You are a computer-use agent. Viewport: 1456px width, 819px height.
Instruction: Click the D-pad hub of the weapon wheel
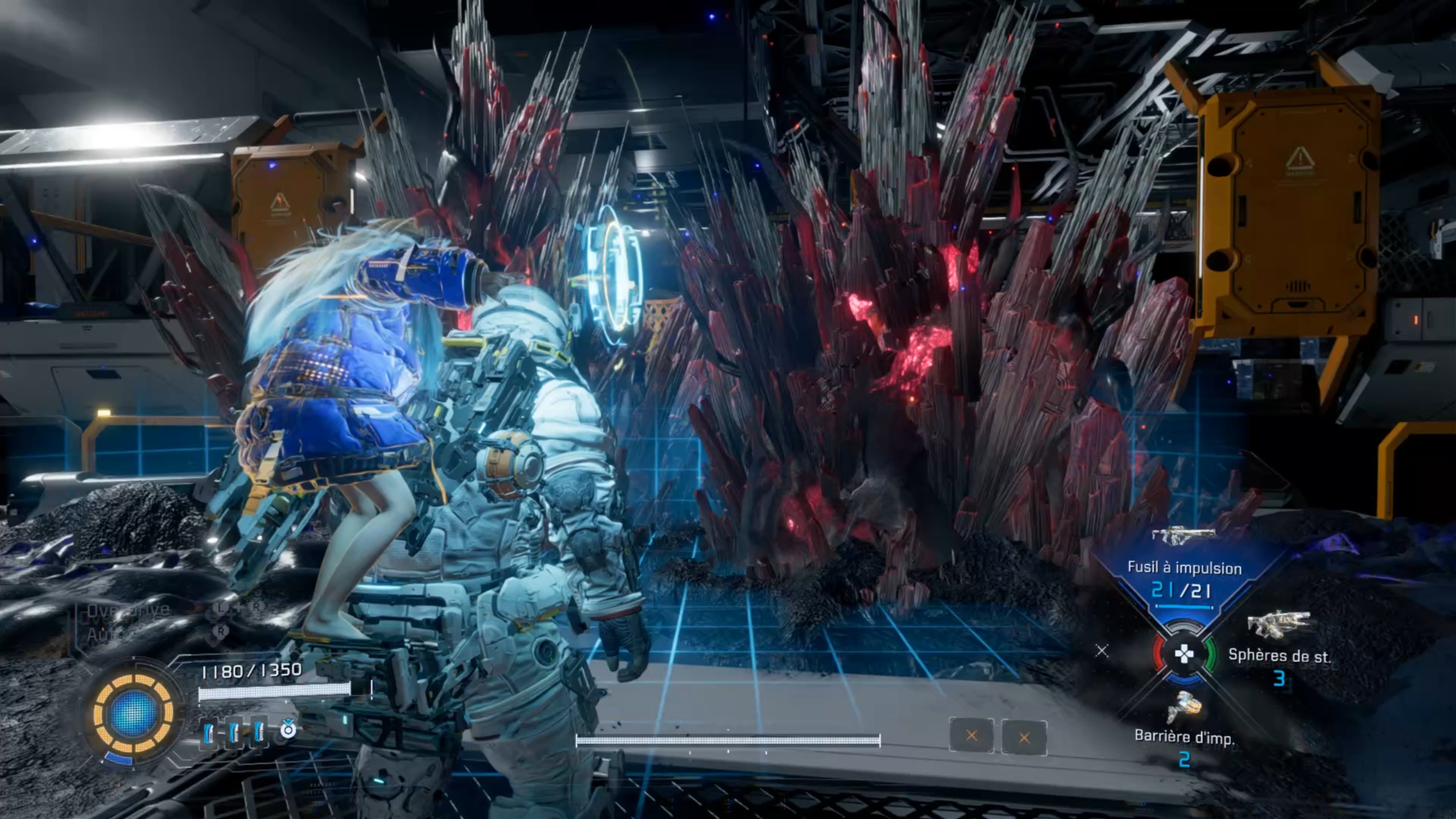point(1184,655)
